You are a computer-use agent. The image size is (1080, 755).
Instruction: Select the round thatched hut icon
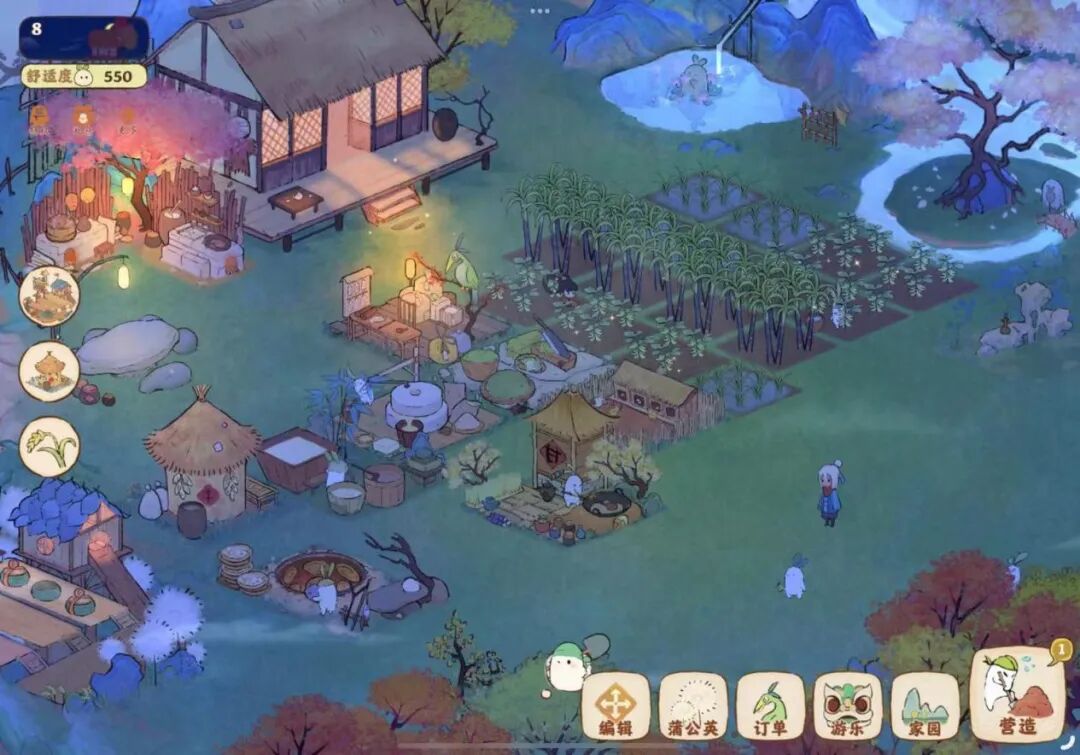[x=49, y=371]
